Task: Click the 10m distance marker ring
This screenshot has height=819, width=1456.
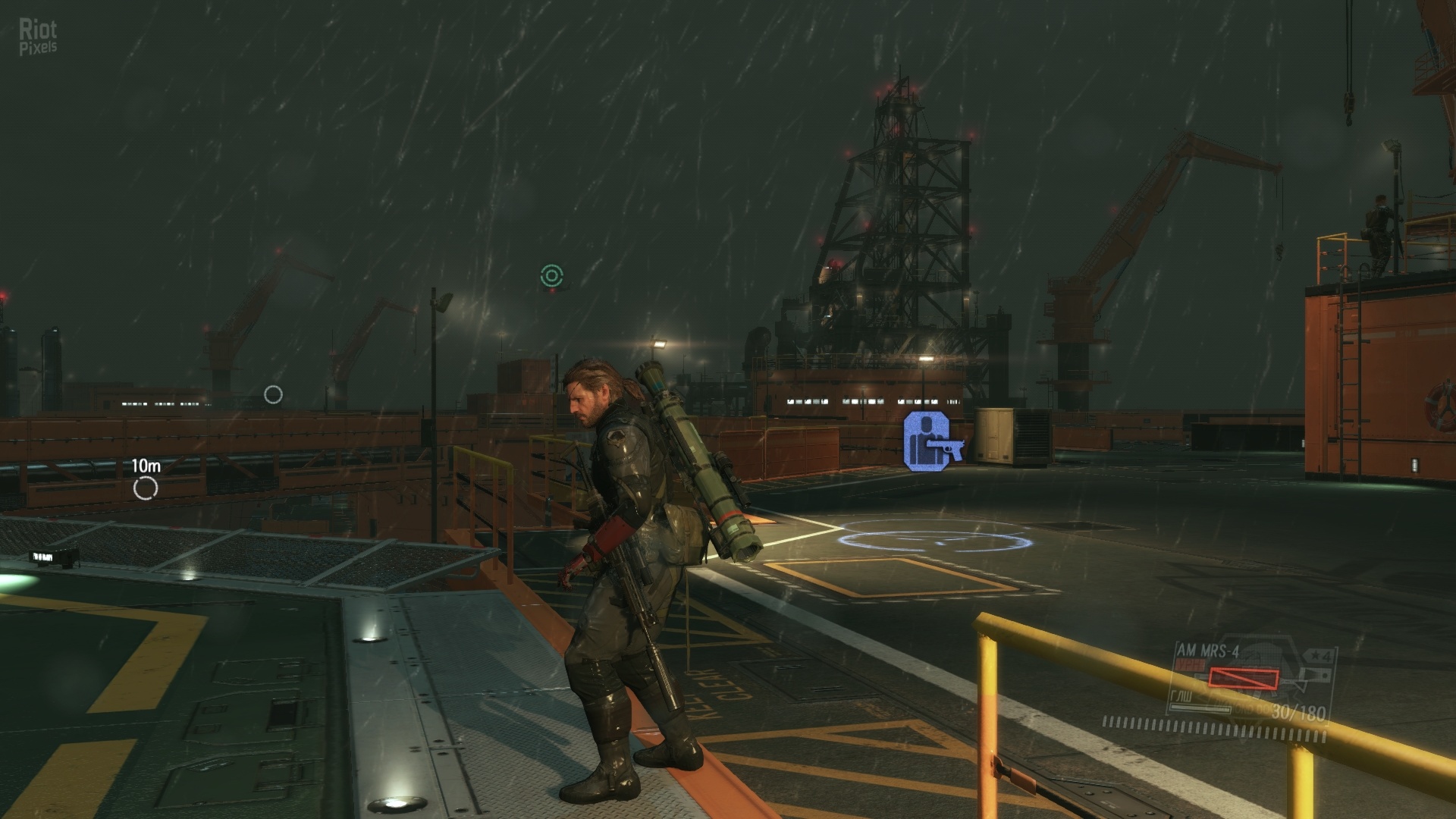Action: click(145, 488)
